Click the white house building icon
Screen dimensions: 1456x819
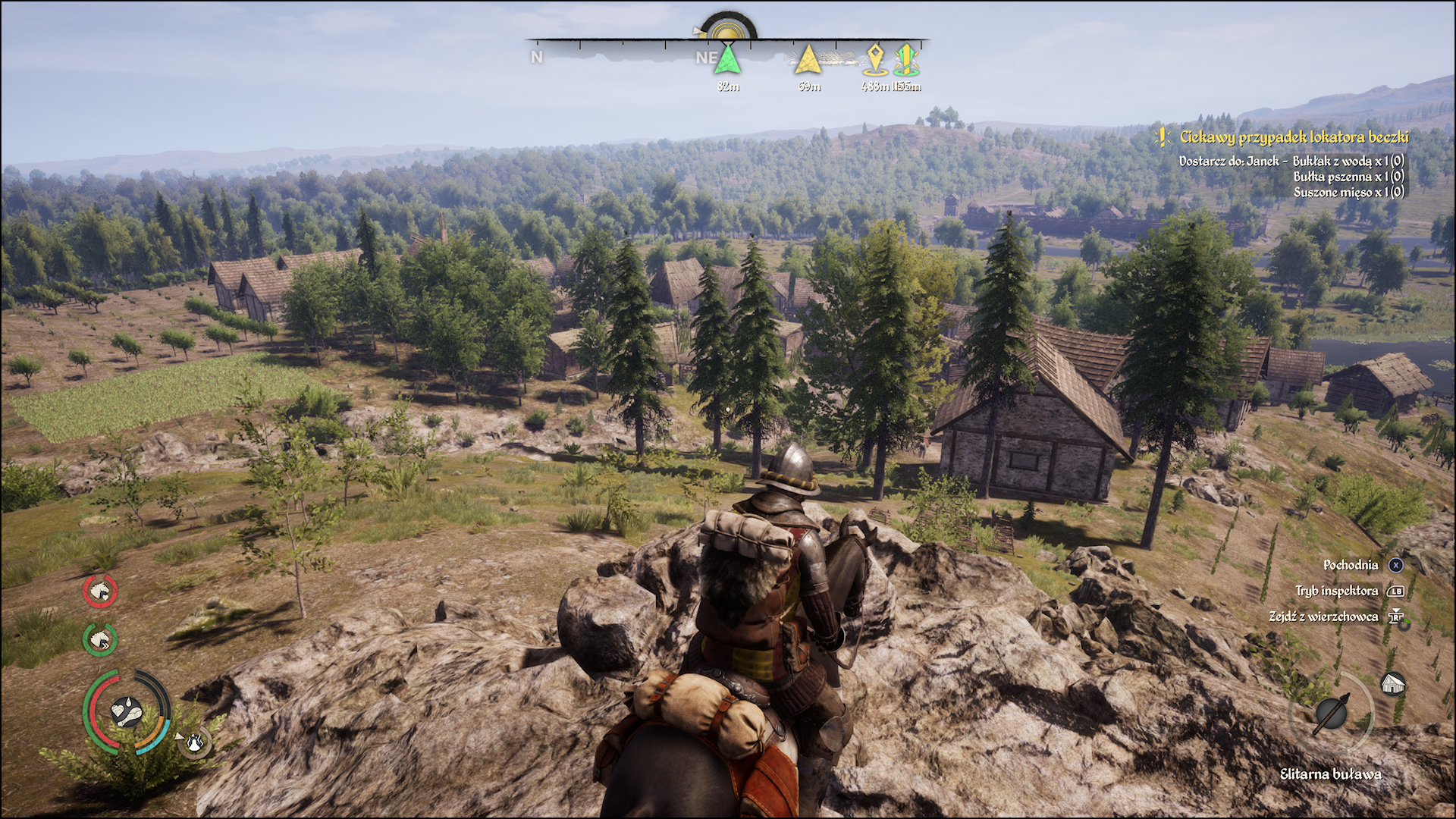click(1393, 683)
